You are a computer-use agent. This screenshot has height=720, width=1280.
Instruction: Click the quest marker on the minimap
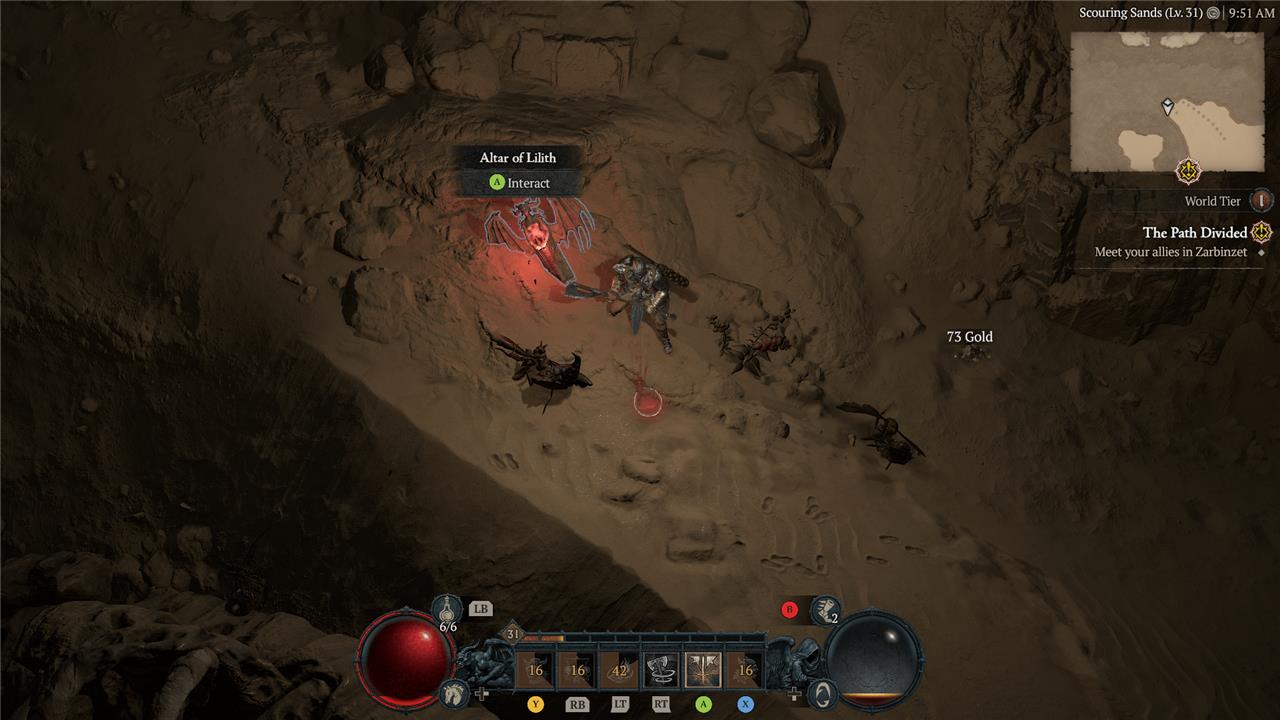pyautogui.click(x=1188, y=171)
